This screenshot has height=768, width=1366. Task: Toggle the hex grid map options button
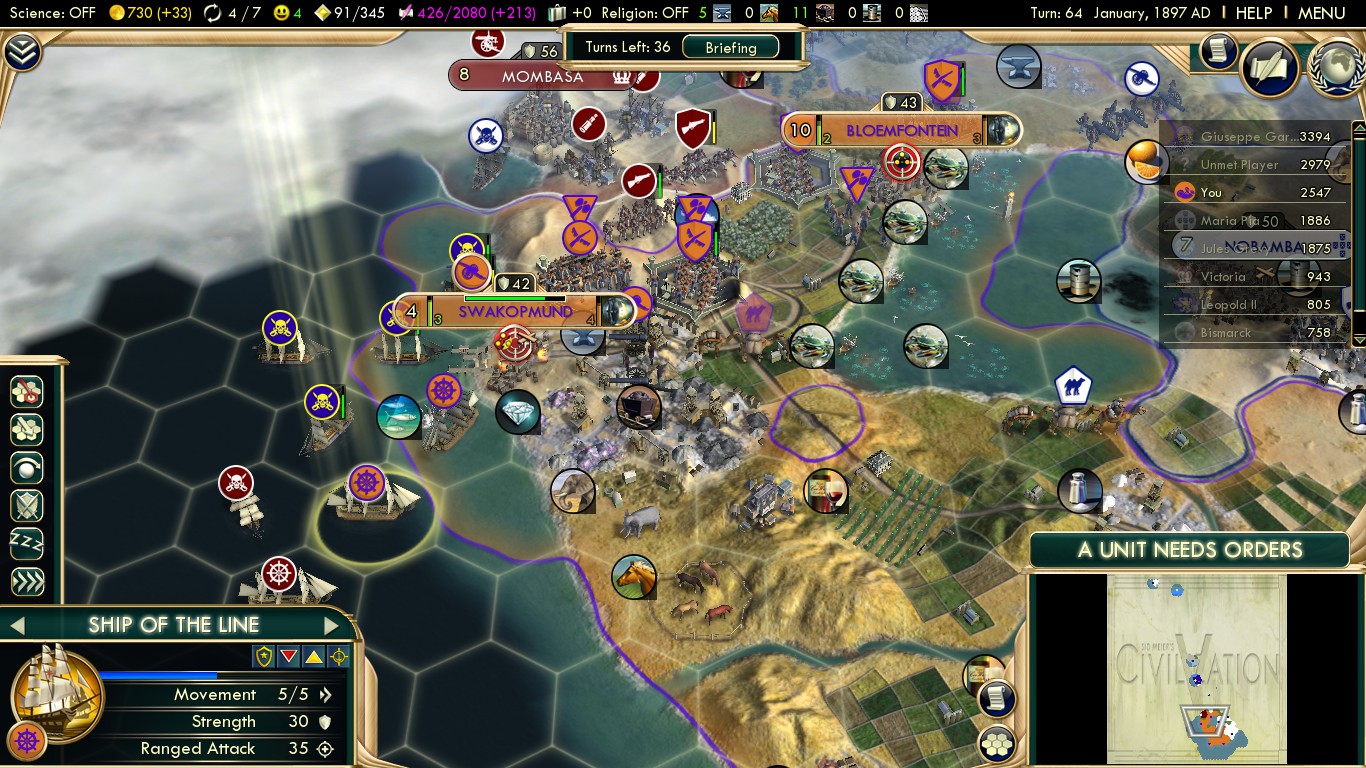tap(996, 743)
